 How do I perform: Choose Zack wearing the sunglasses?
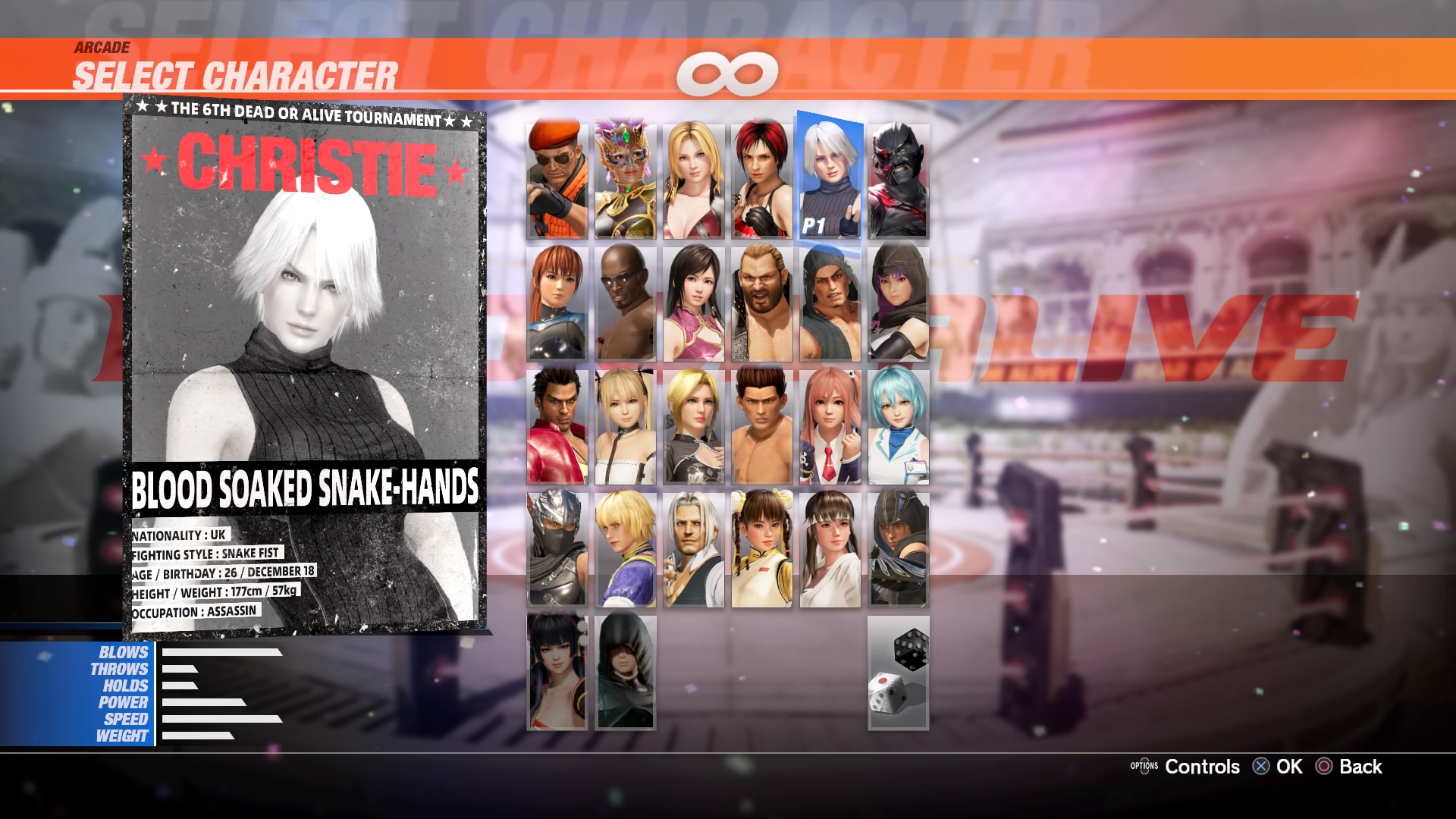click(x=626, y=302)
